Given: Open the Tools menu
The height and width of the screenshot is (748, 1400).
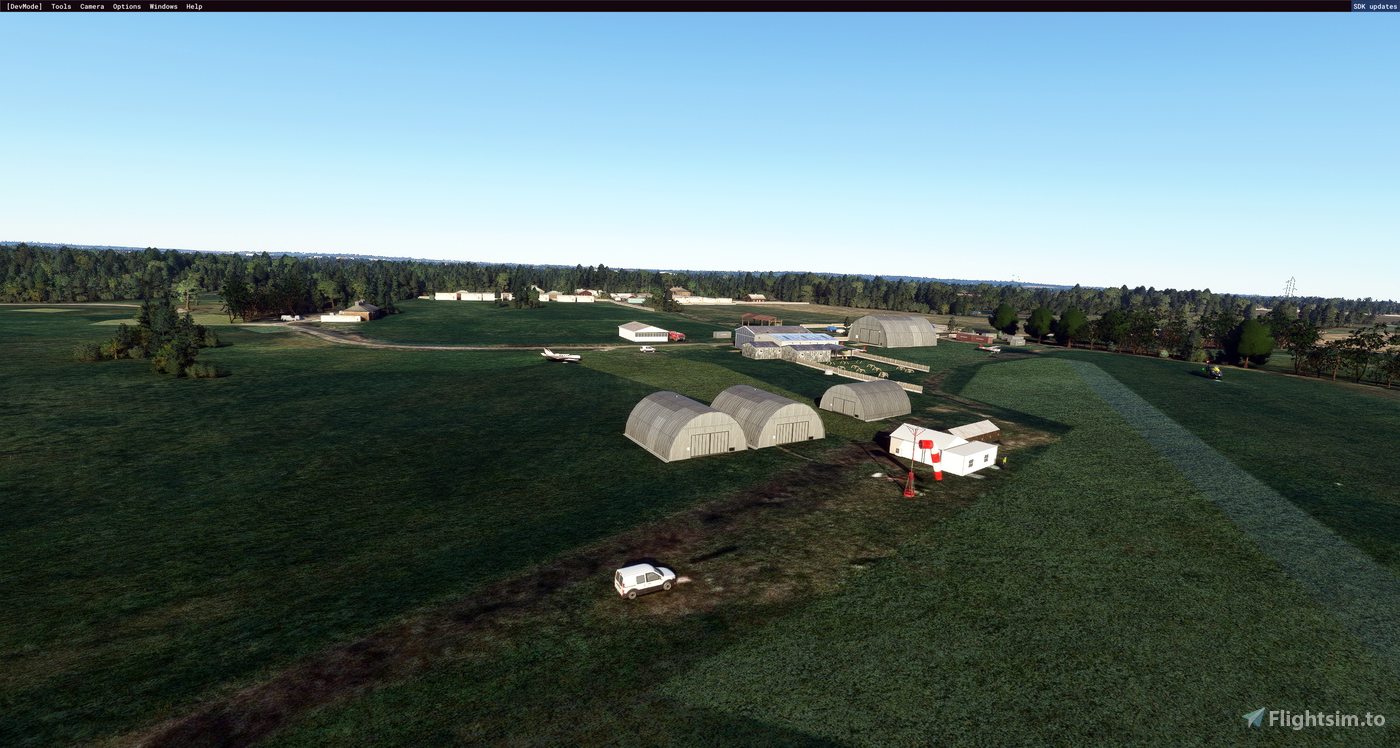Looking at the screenshot, I should [59, 6].
